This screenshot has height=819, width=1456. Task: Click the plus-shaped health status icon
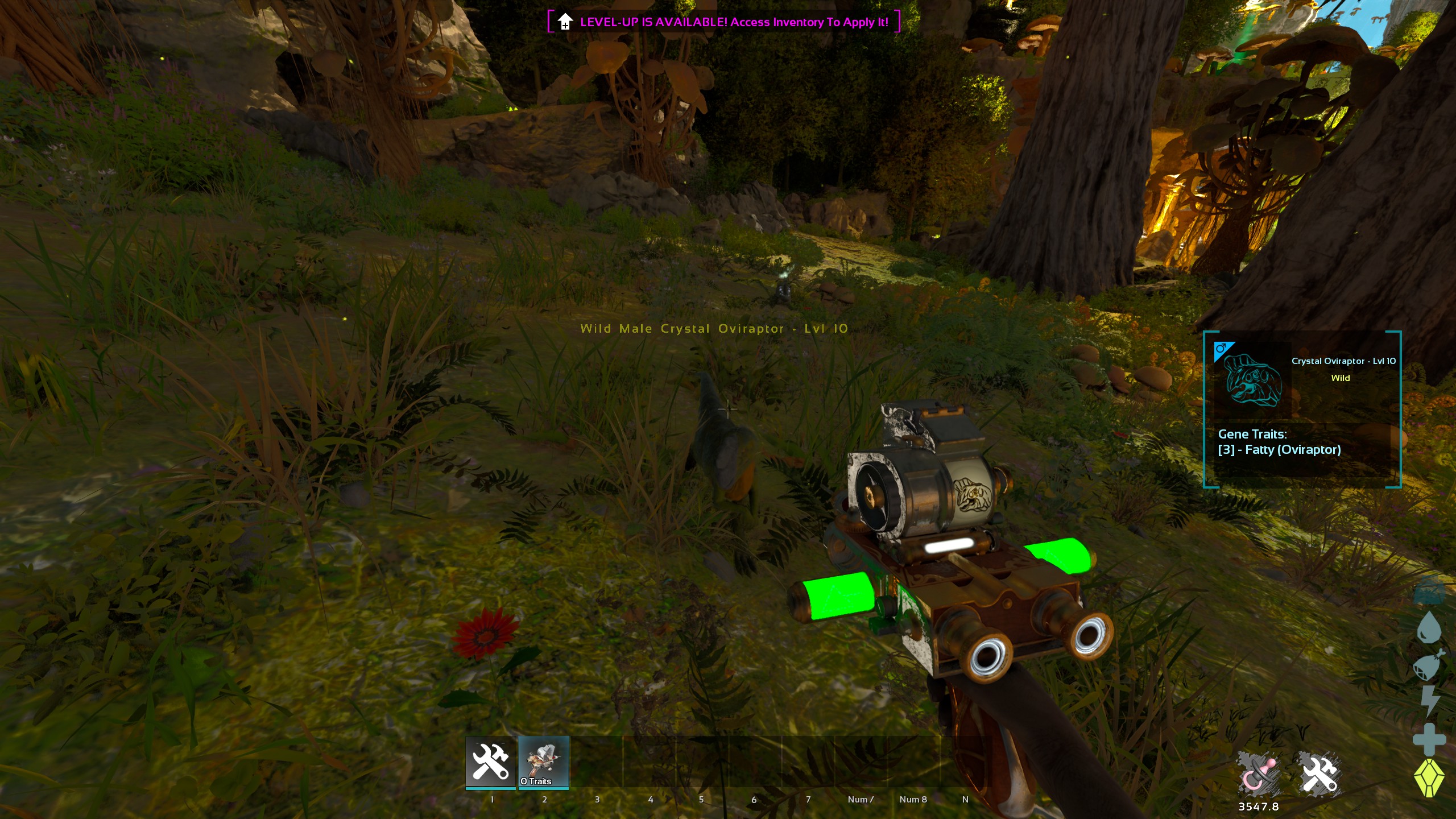coord(1429,739)
